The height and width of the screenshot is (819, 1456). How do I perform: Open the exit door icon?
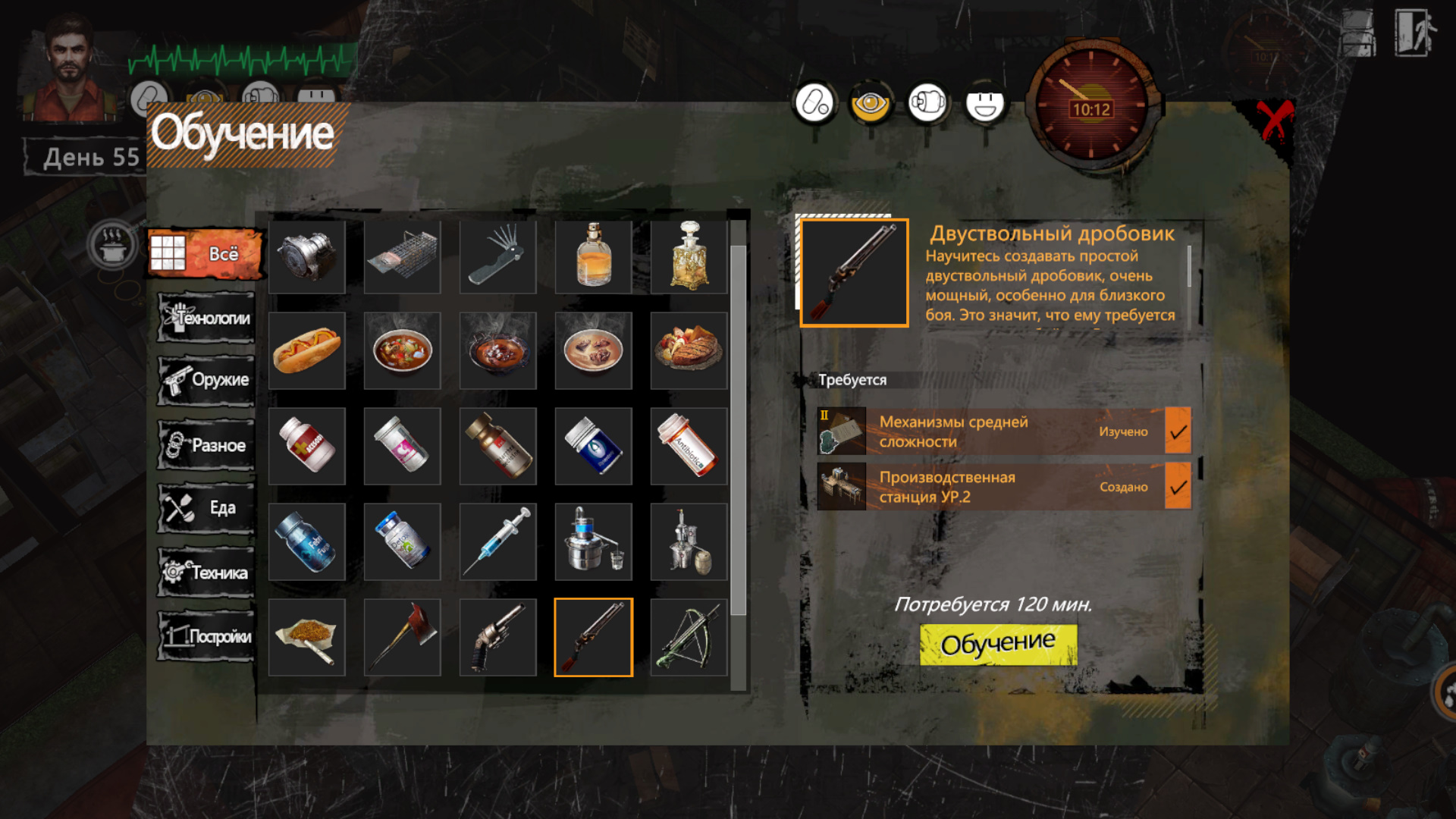(1414, 33)
